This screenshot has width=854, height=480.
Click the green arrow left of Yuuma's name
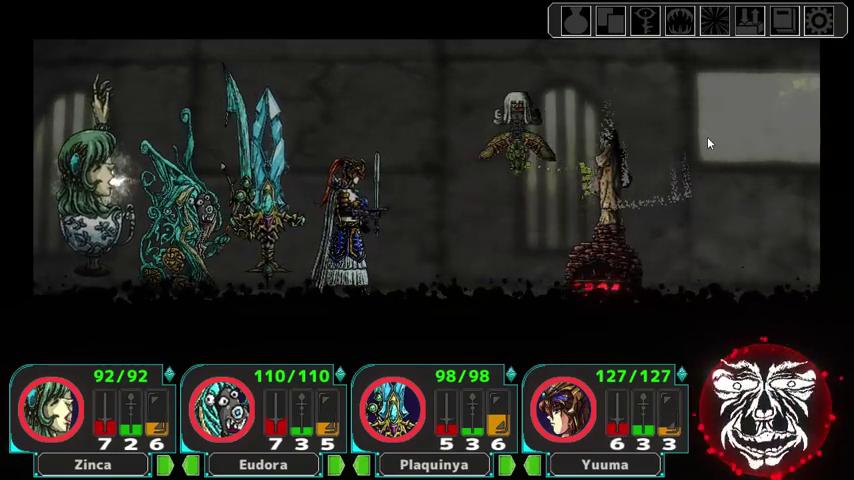pos(534,465)
